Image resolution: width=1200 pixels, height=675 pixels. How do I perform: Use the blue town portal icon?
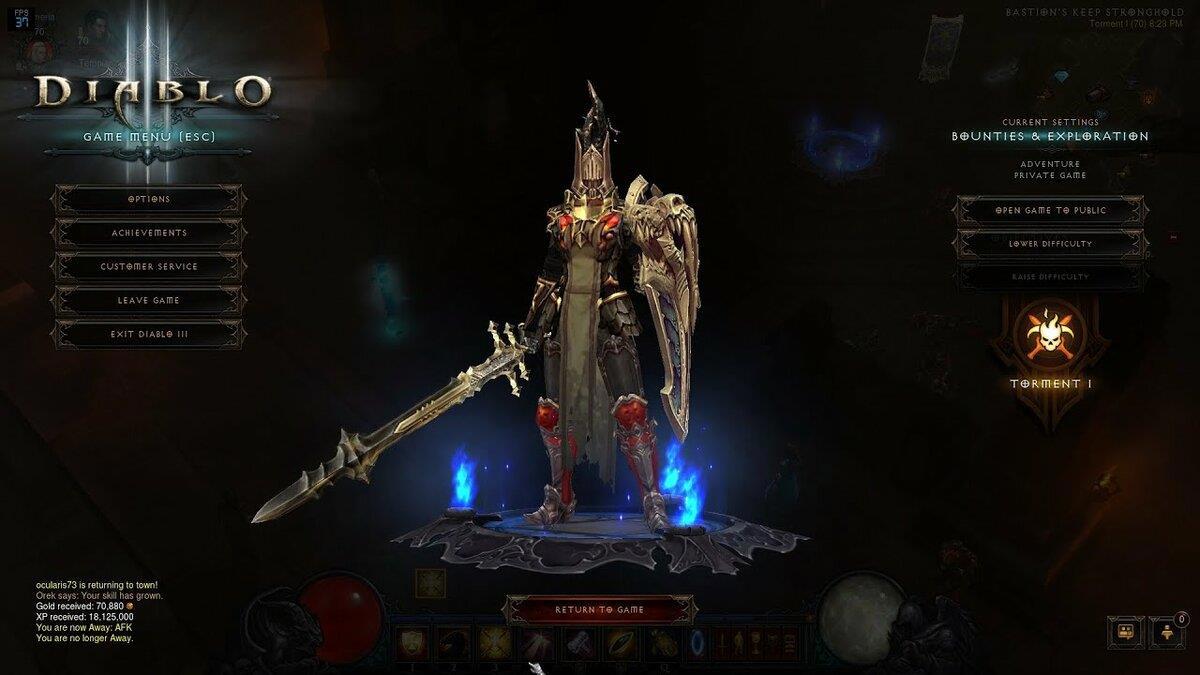697,643
